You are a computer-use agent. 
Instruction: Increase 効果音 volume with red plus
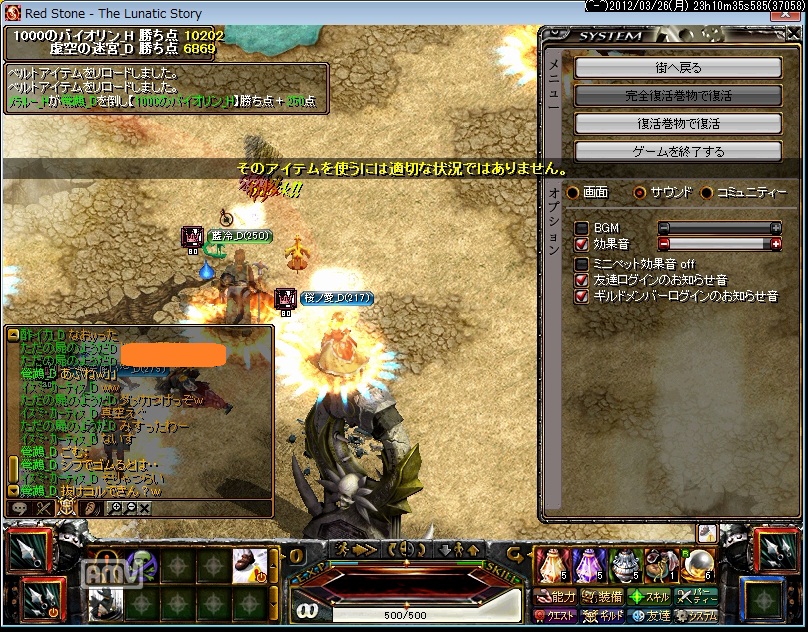776,243
